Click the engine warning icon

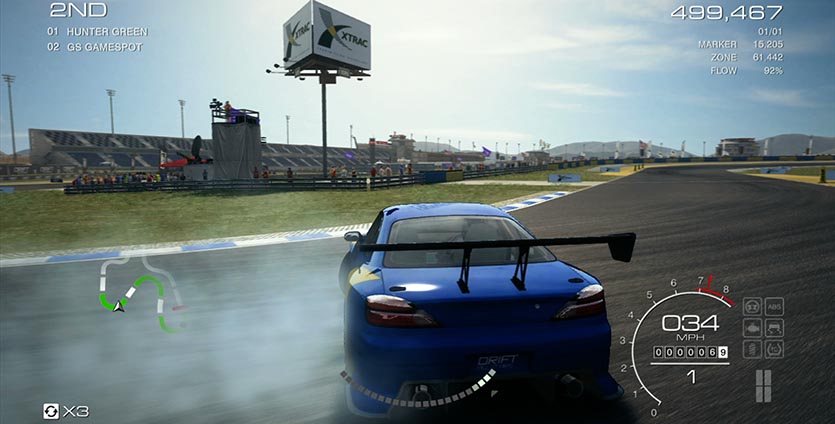(751, 328)
